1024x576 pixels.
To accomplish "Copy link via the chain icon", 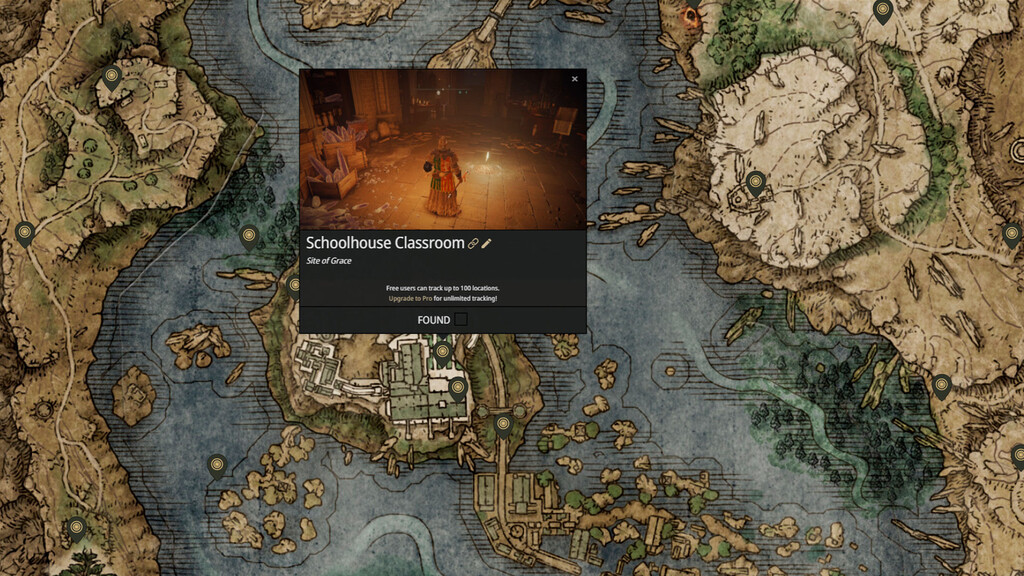I will click(474, 243).
